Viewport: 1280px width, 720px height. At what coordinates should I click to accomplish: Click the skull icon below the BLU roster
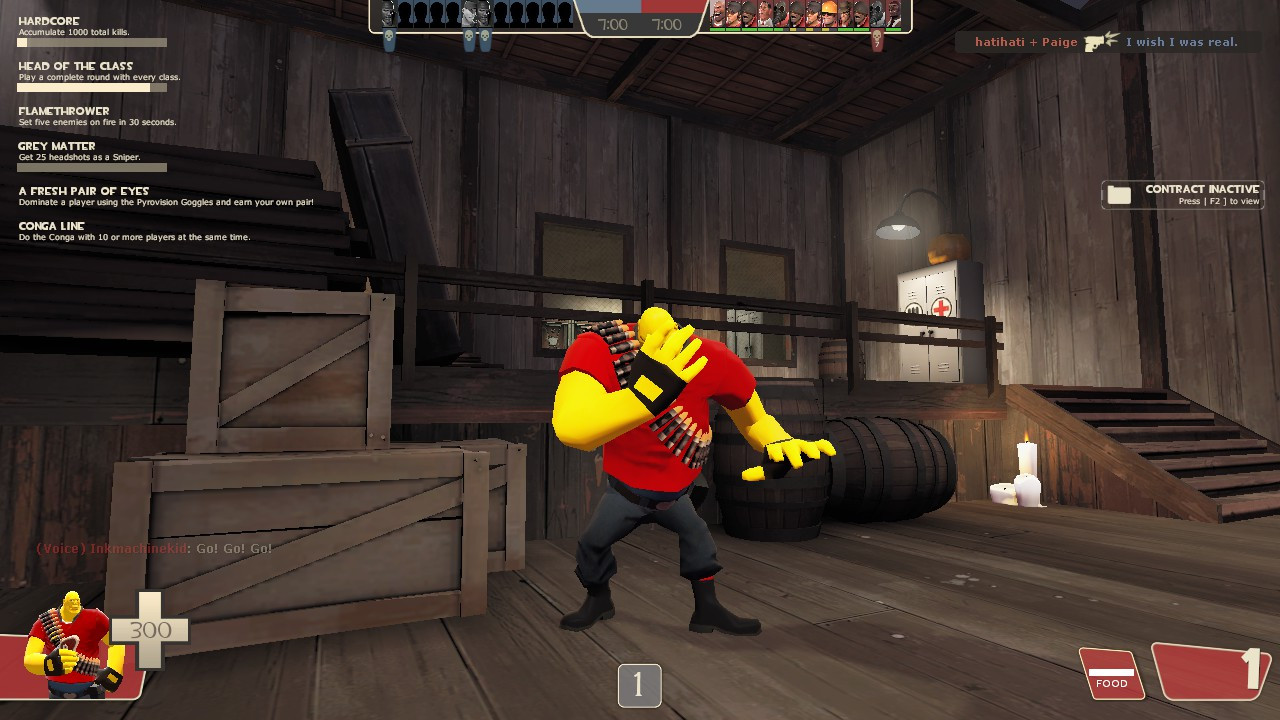(x=389, y=36)
